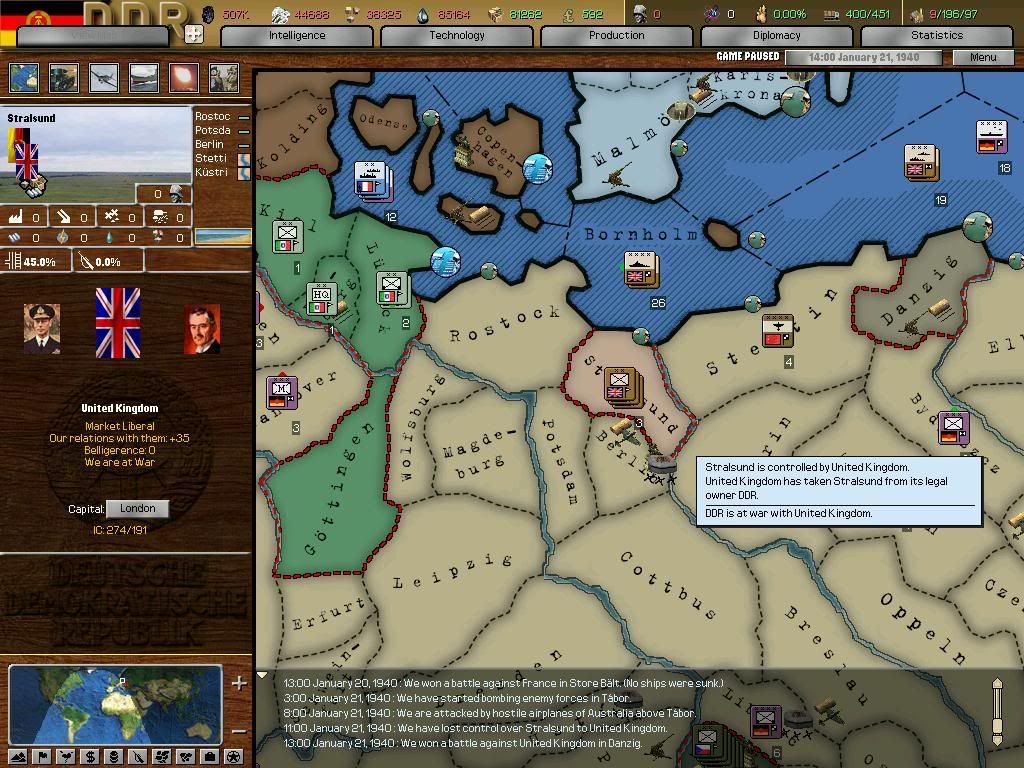Open the aircraft icon in the left panel

point(104,78)
